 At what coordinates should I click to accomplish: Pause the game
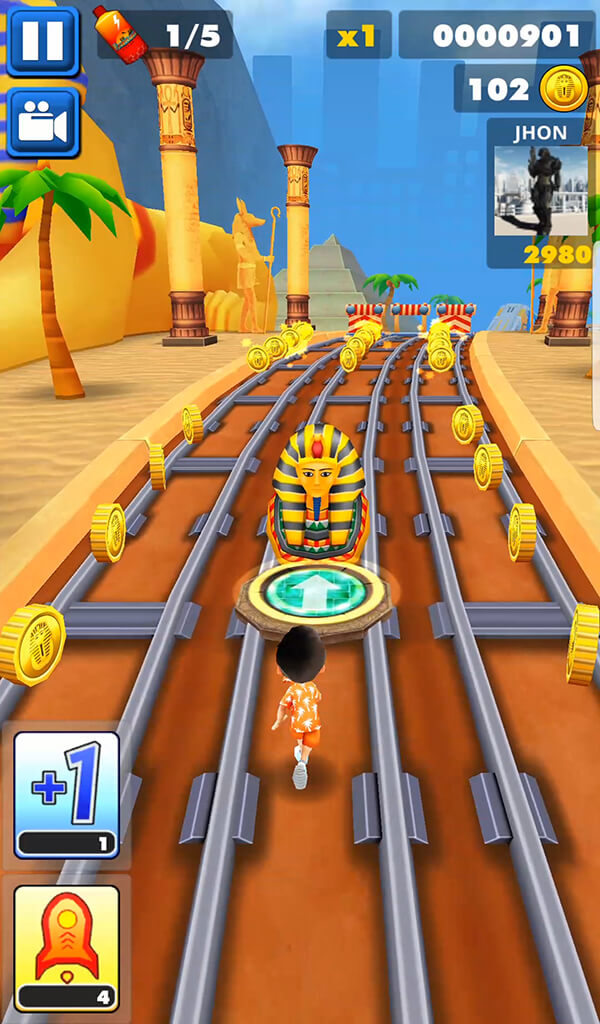pyautogui.click(x=42, y=41)
